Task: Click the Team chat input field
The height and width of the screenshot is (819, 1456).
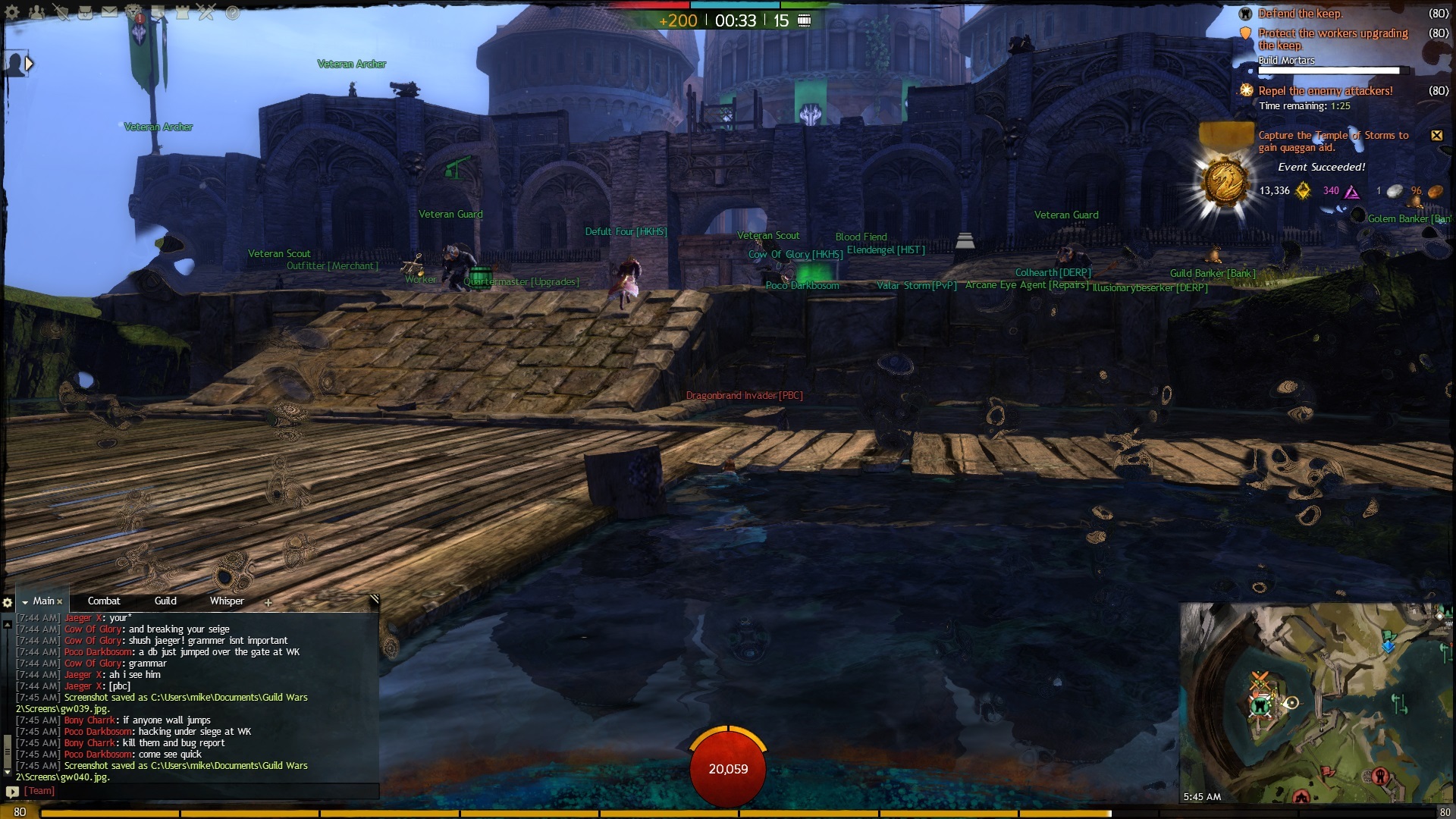Action: (x=197, y=791)
